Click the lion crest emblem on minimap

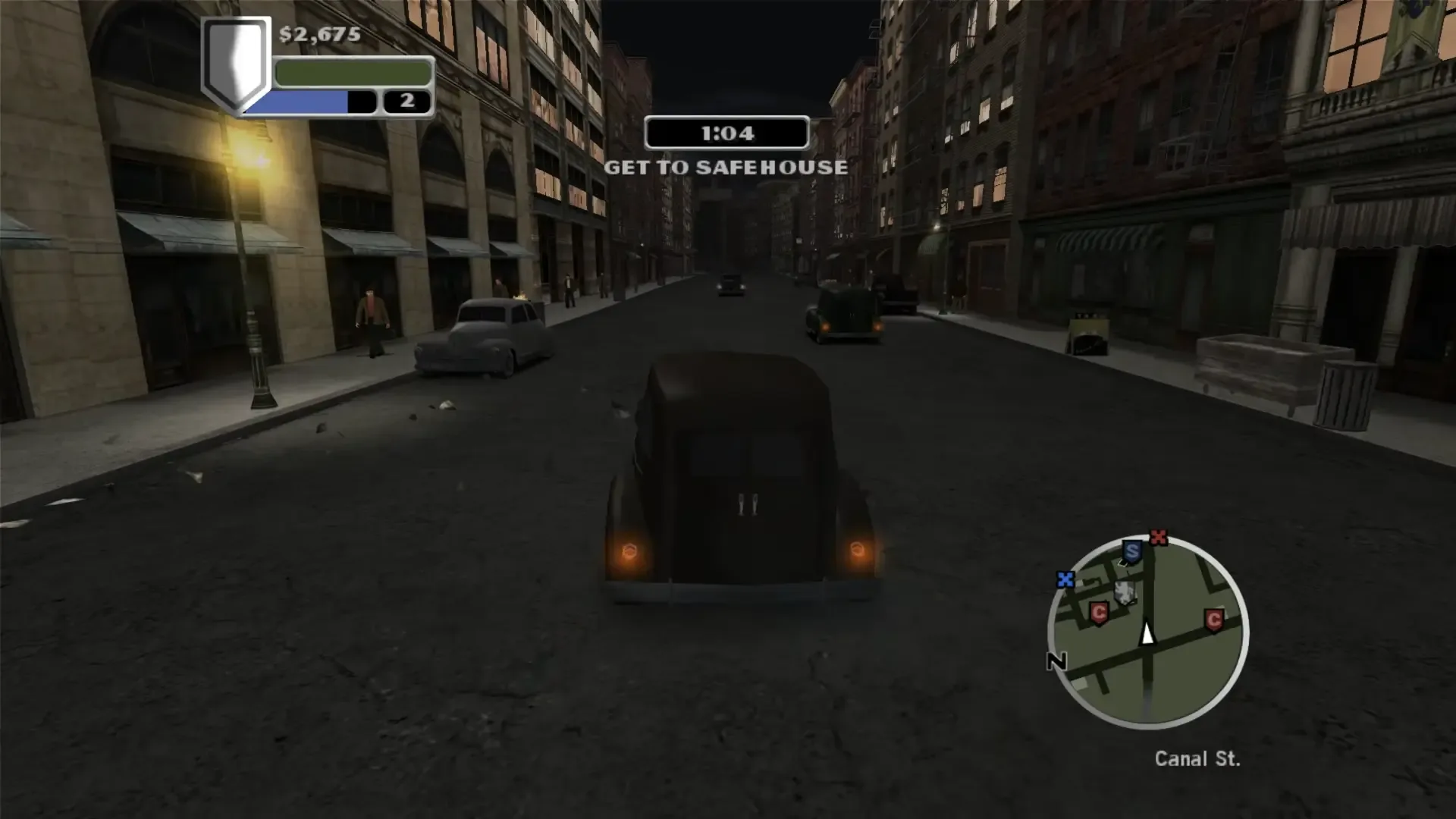coord(1125,591)
